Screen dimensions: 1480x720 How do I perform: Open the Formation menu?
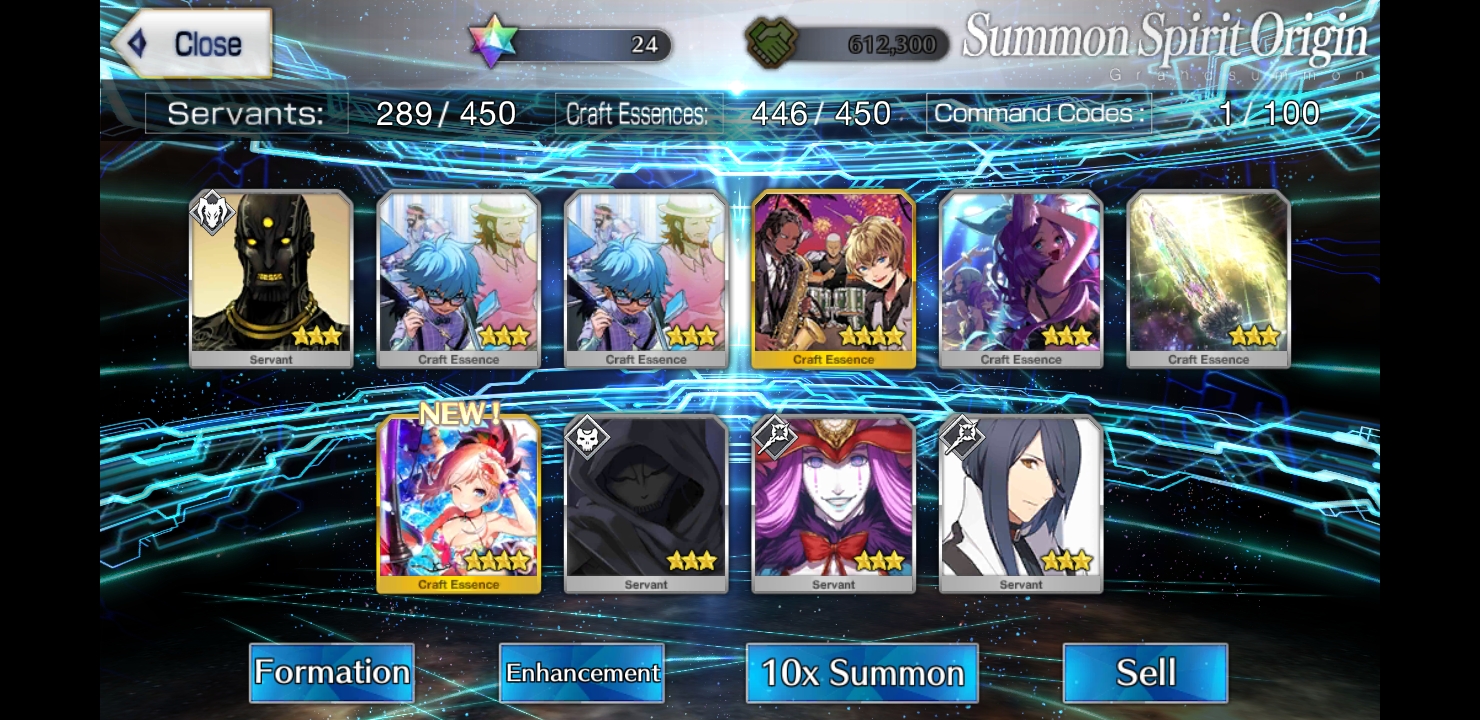tap(331, 672)
